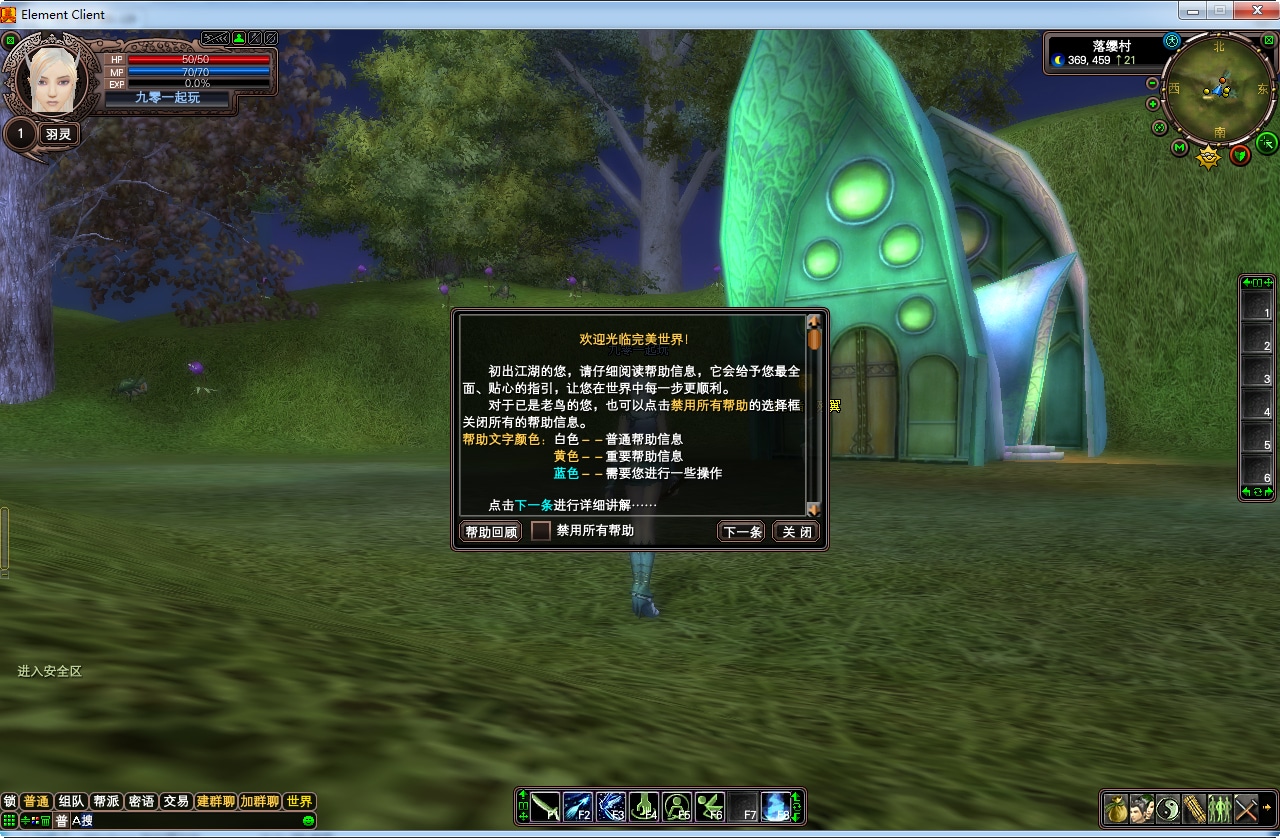
Task: Open the emoticon smiley in chat bar
Action: [308, 821]
